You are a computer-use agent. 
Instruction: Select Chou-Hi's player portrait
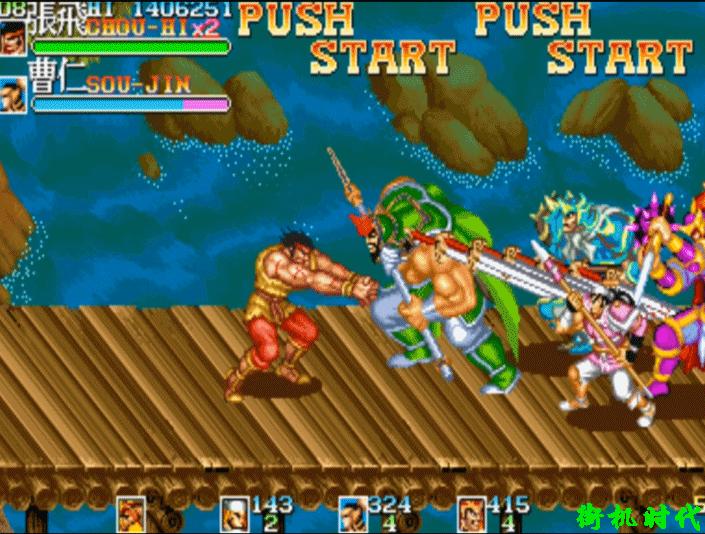point(14,38)
